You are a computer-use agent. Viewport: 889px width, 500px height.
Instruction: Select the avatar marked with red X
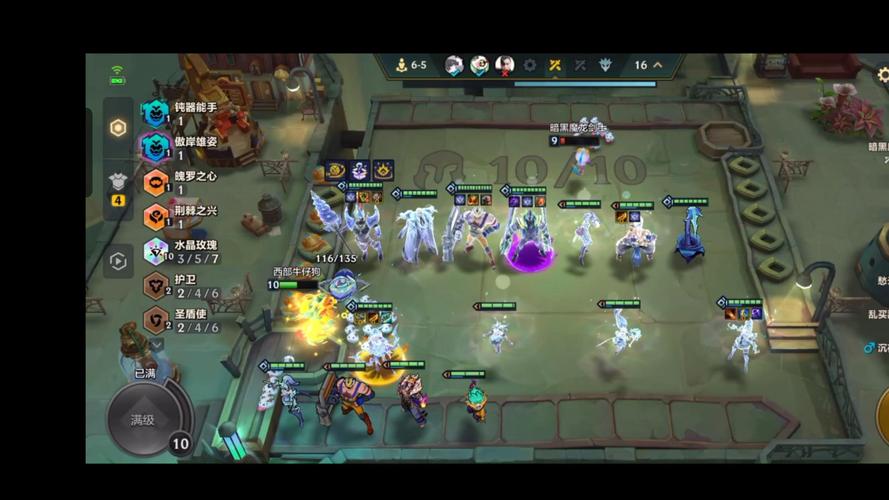(x=504, y=66)
